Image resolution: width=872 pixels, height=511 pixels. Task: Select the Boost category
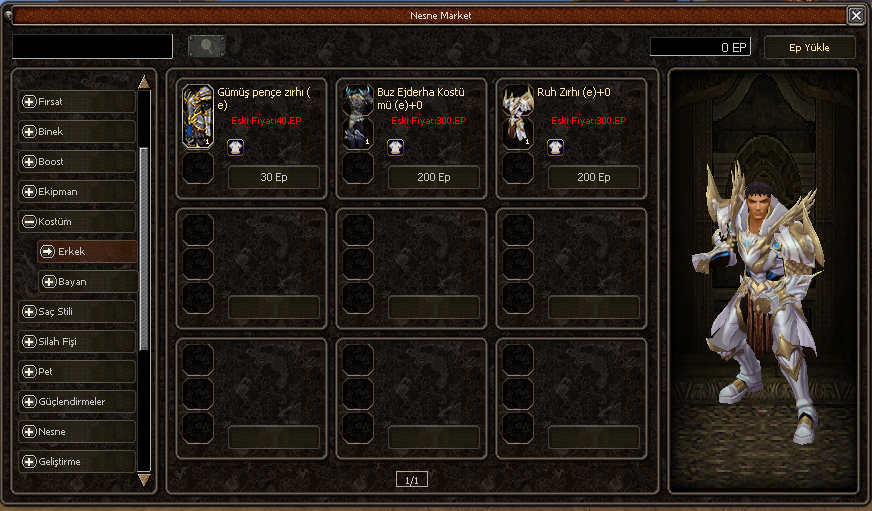click(x=77, y=161)
